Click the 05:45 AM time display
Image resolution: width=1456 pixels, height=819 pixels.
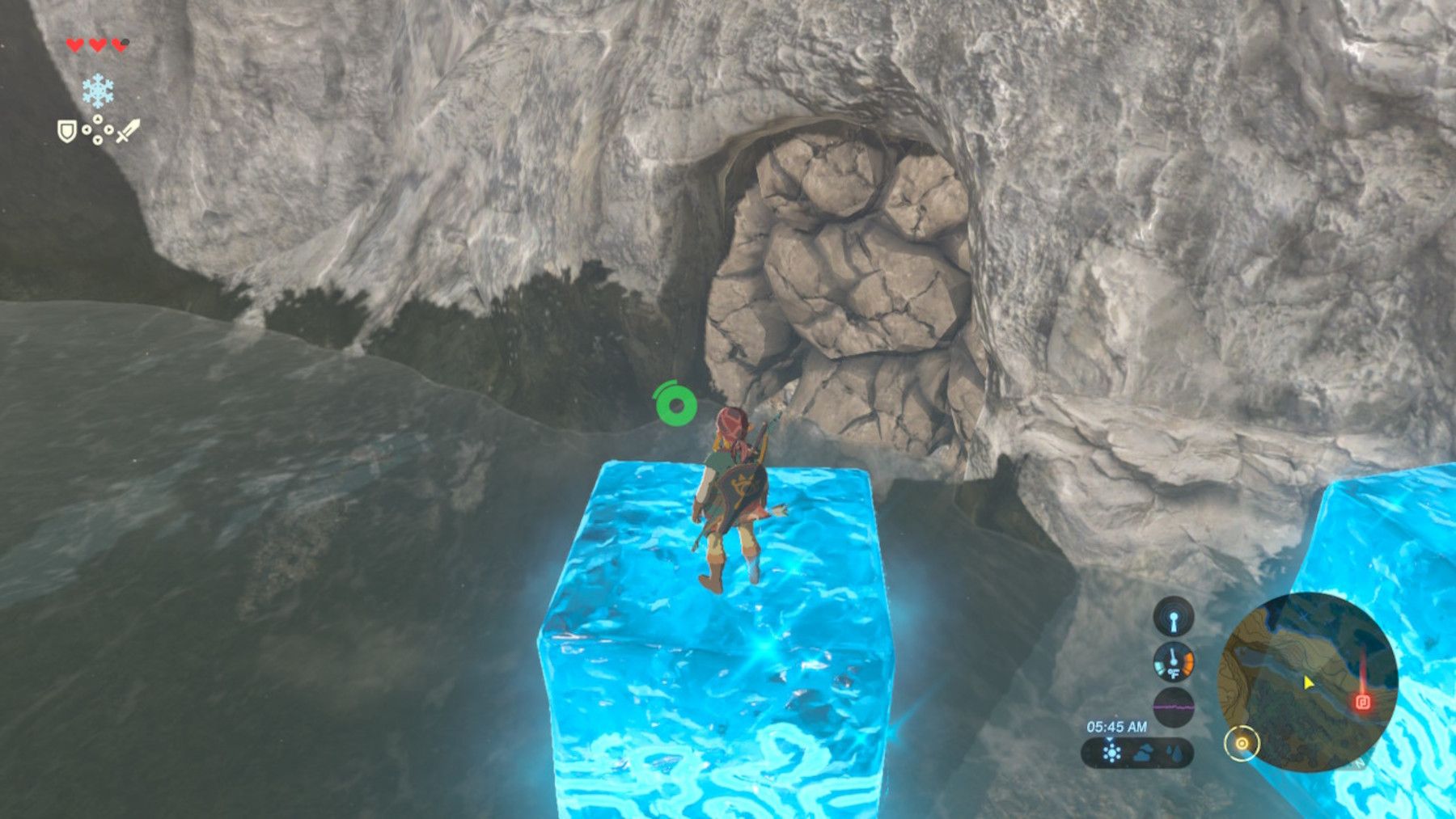click(1116, 725)
